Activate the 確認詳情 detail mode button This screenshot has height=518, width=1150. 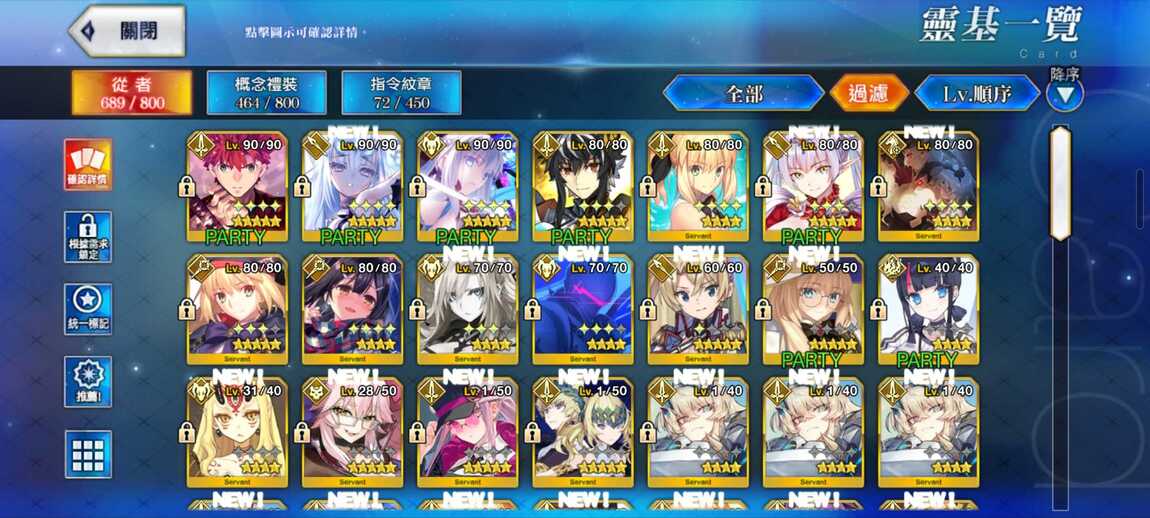pyautogui.click(x=88, y=165)
